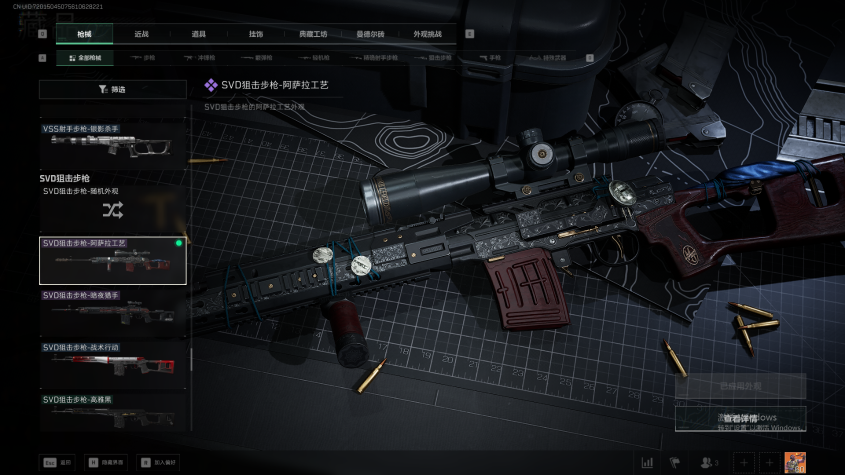Select the 道具 tab
Viewport: 845px width, 475px height.
(198, 34)
